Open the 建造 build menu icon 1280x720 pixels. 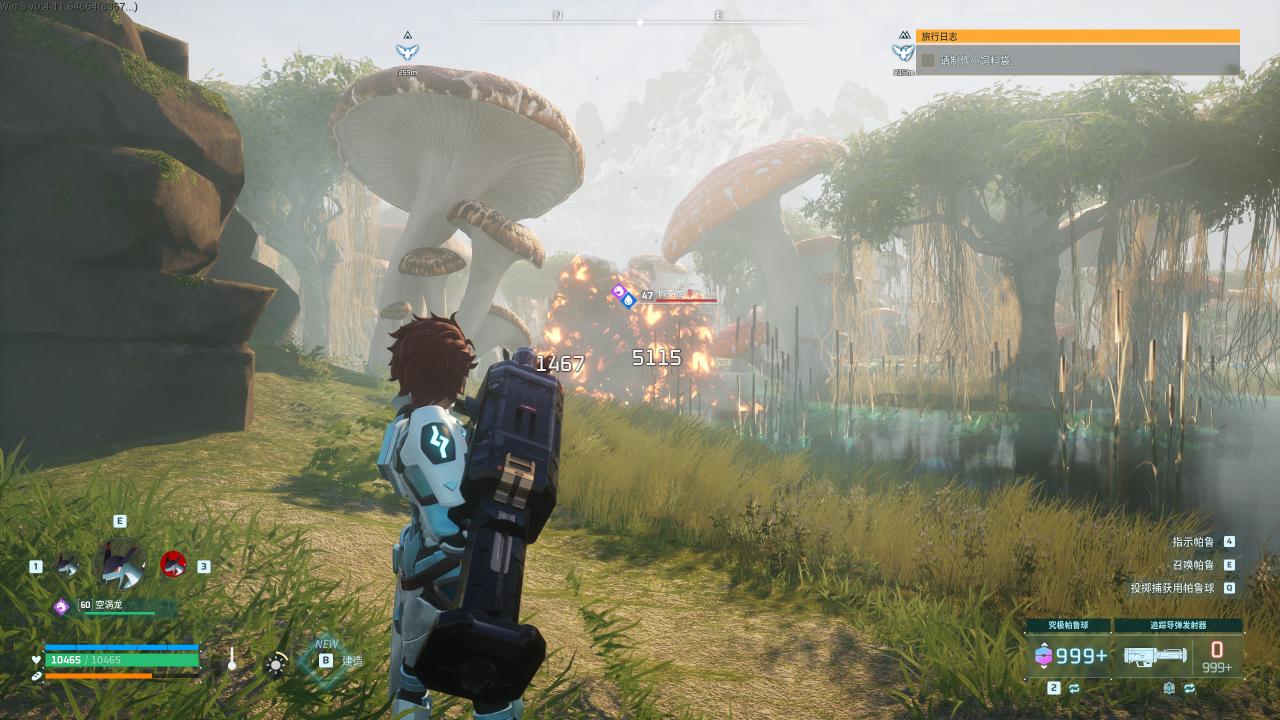pos(326,660)
